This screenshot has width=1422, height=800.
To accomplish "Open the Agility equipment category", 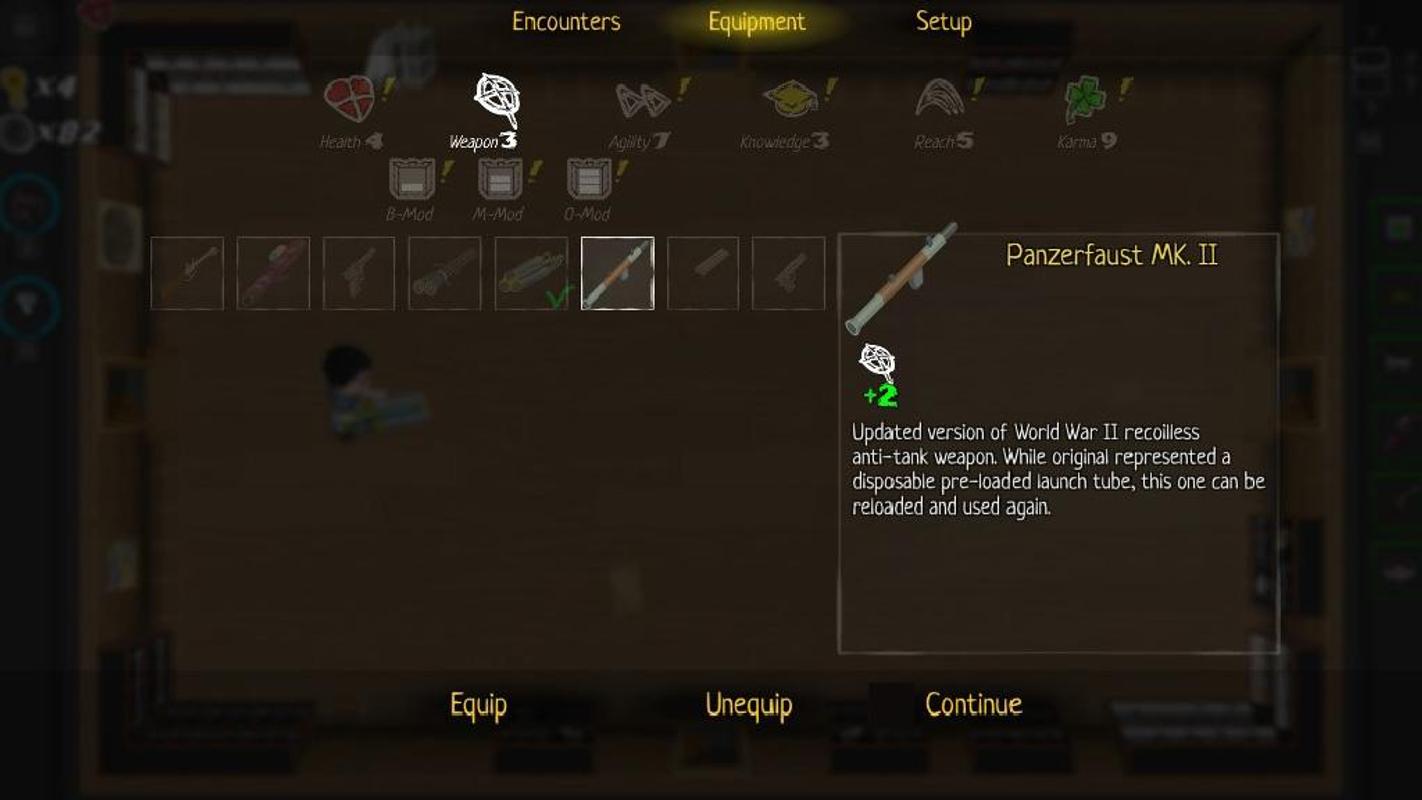I will [642, 101].
